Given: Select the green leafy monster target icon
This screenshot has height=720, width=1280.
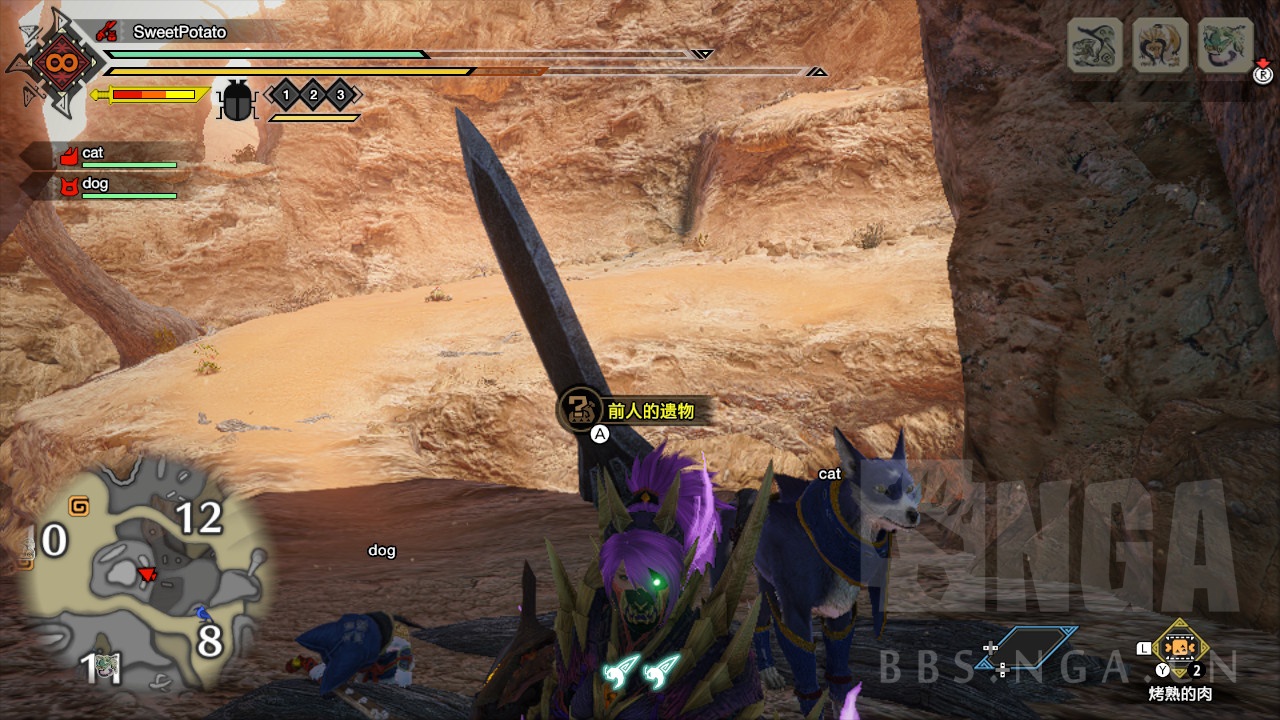Looking at the screenshot, I should [x=1225, y=45].
